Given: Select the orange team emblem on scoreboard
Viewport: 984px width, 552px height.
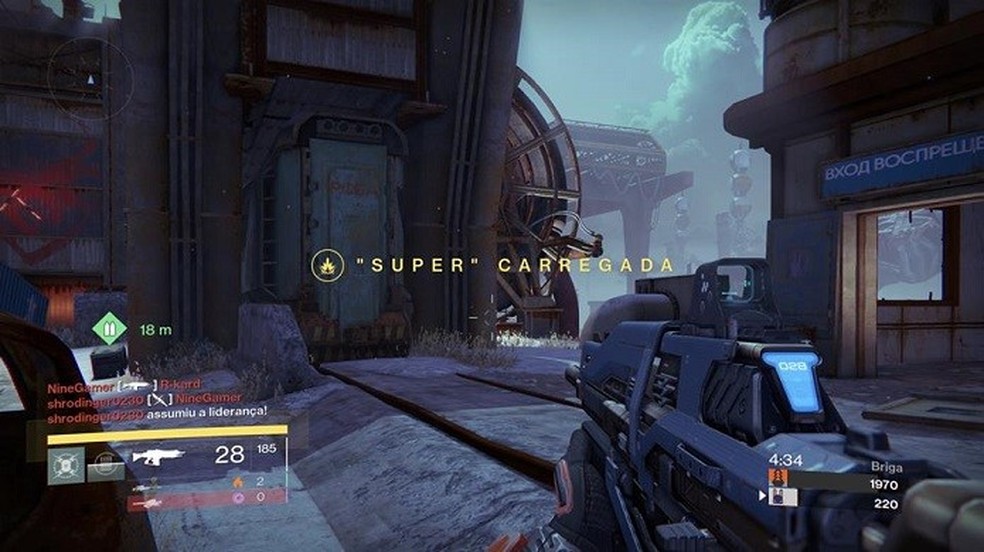Looking at the screenshot, I should point(778,478).
